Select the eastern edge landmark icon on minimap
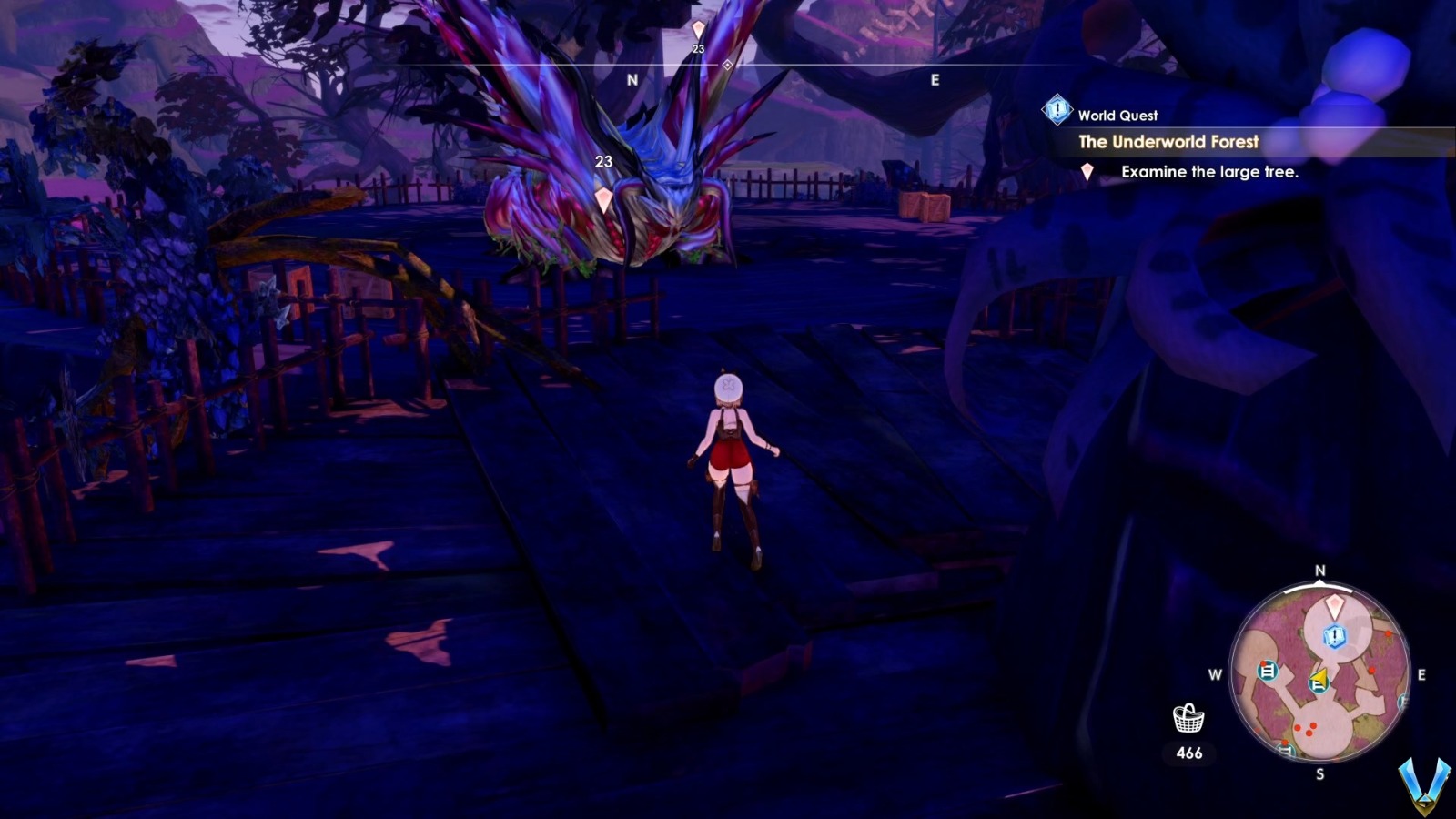 point(1402,701)
